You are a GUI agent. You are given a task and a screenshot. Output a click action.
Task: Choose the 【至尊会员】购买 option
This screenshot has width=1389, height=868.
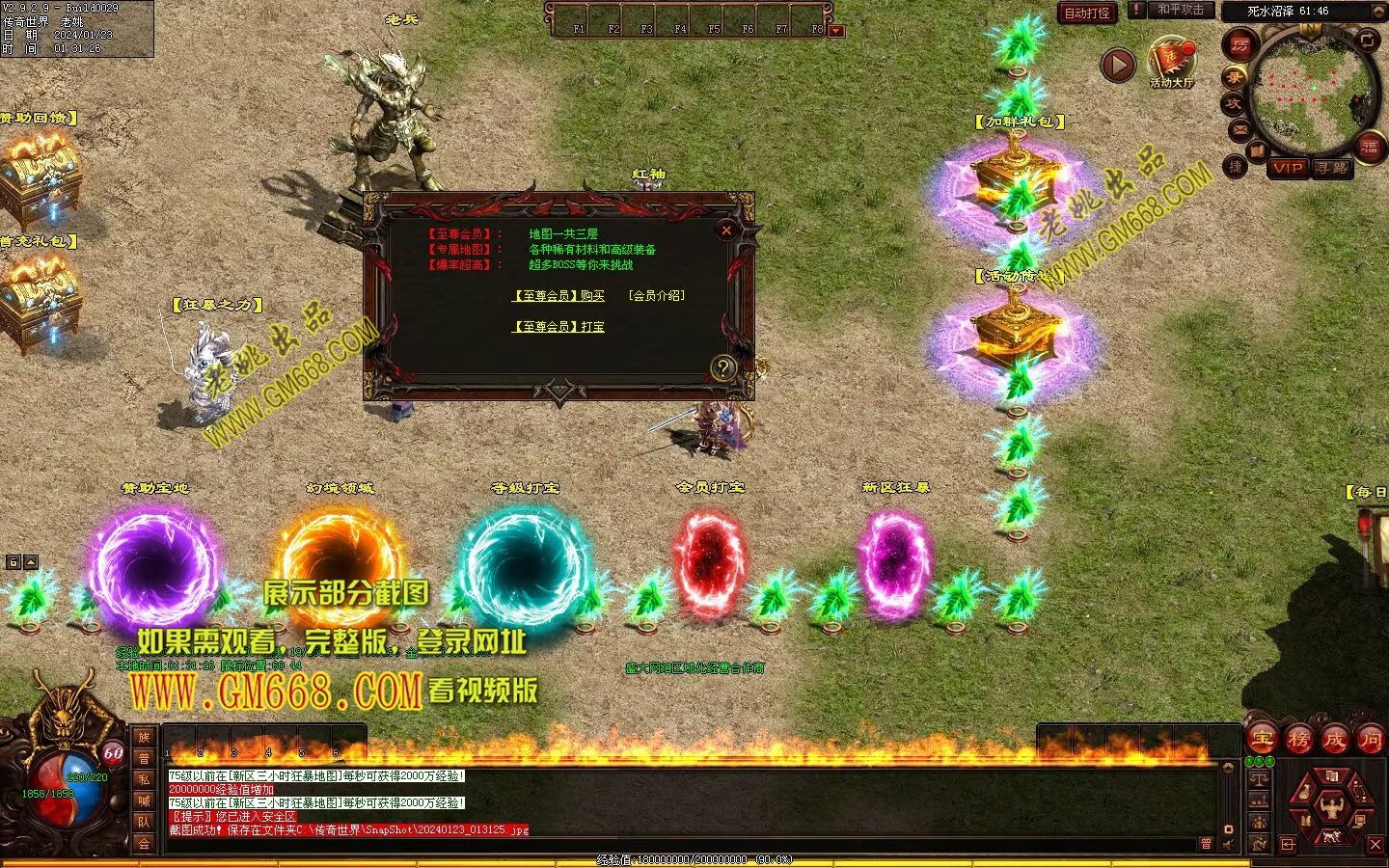558,296
